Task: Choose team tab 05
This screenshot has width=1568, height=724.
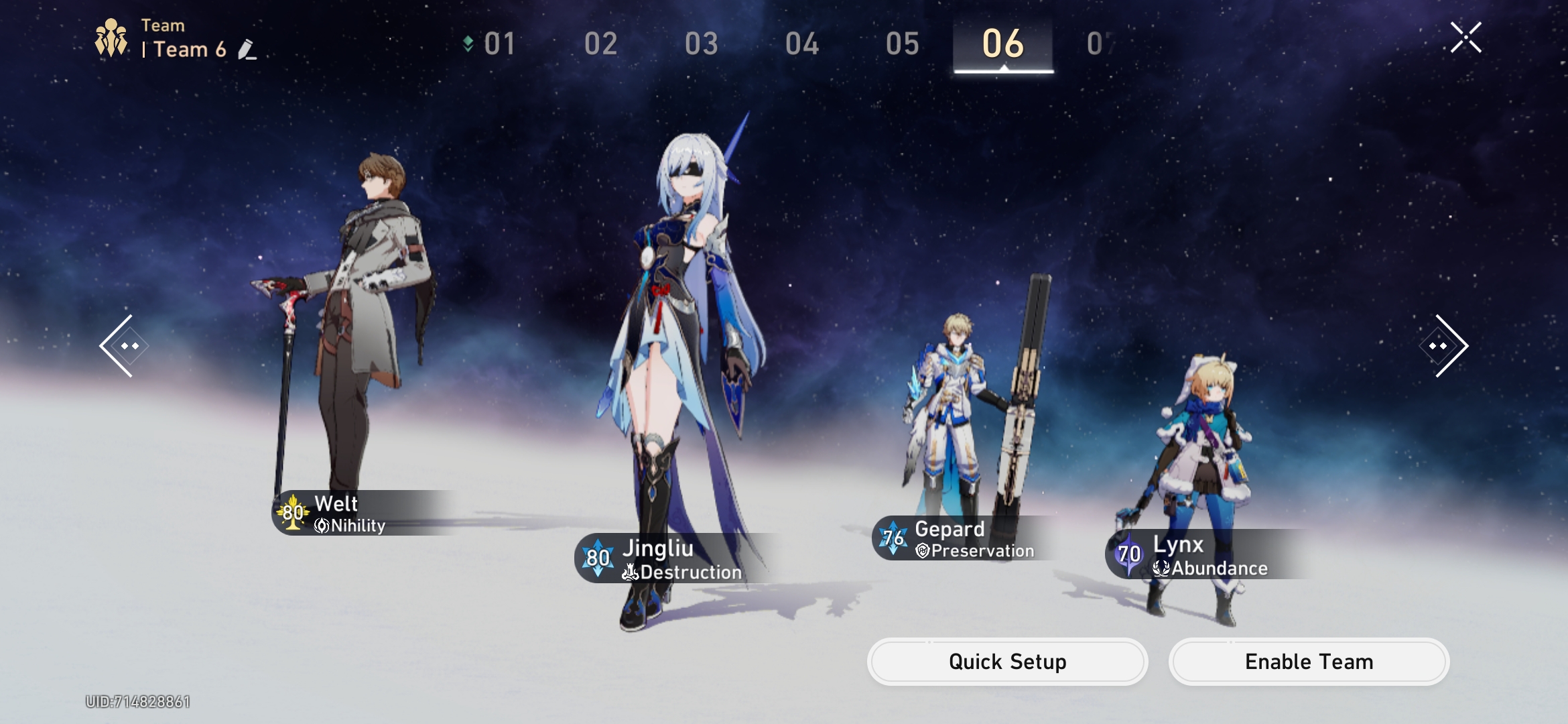Action: [x=902, y=44]
